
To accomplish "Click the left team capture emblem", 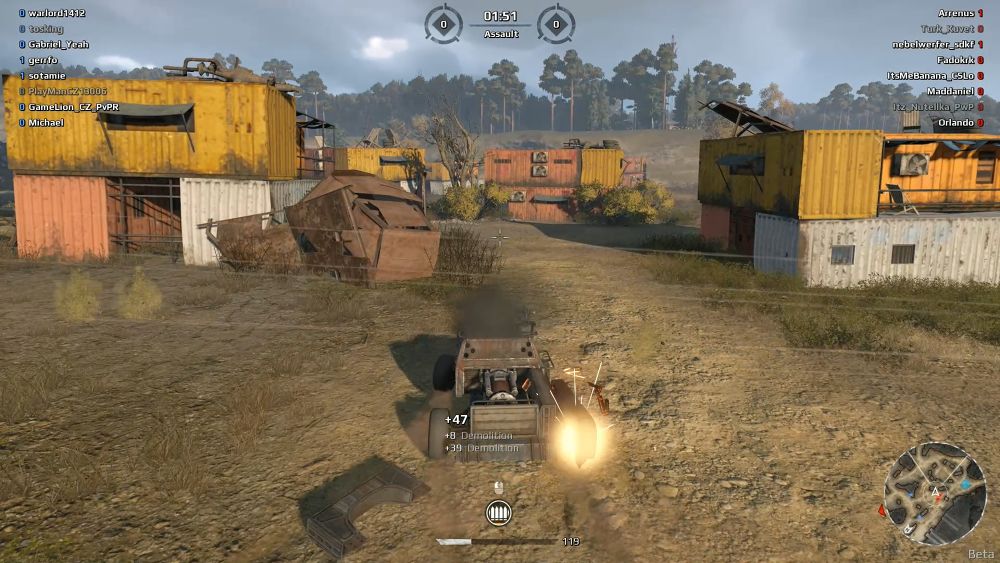I will [443, 23].
